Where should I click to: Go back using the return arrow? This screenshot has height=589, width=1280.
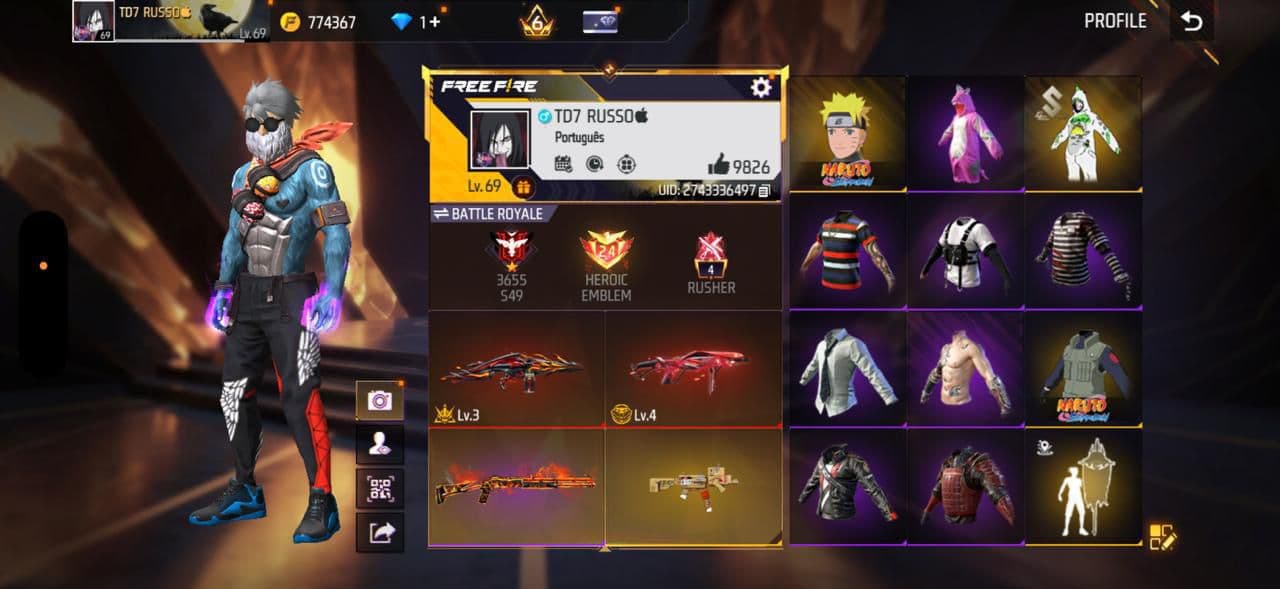1191,22
